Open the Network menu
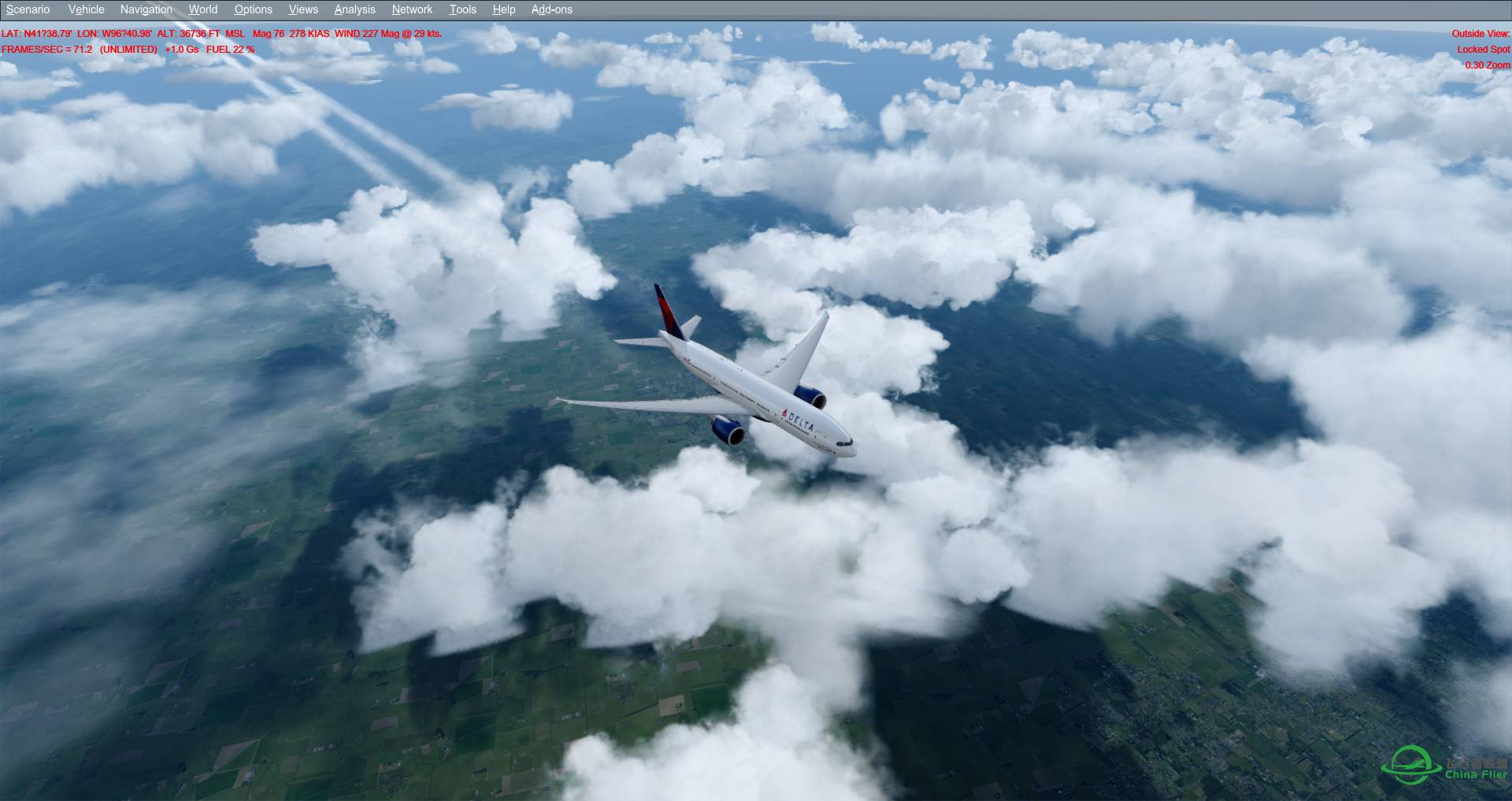 click(x=411, y=9)
